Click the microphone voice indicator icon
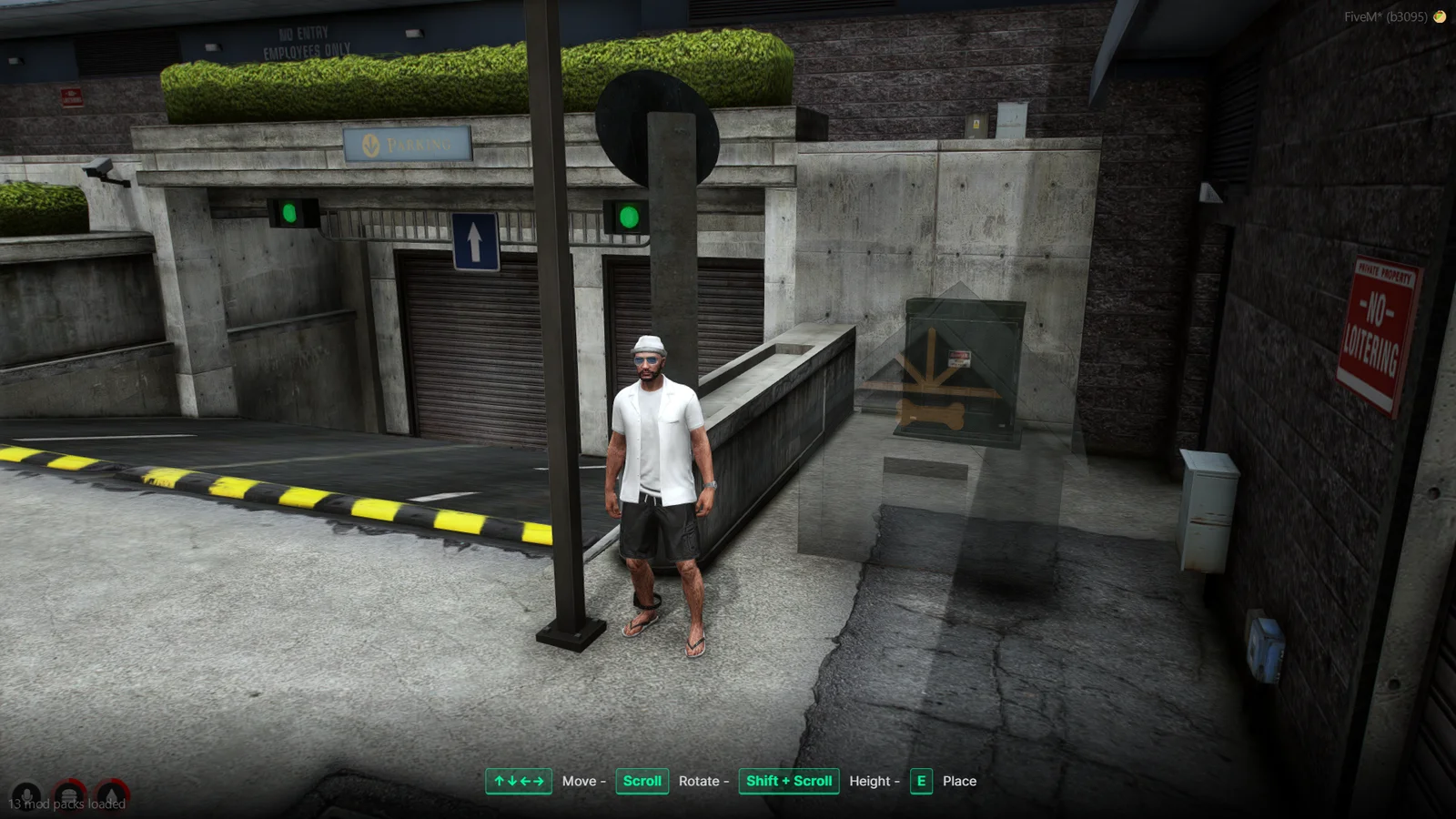Viewport: 1456px width, 819px height. (26, 796)
